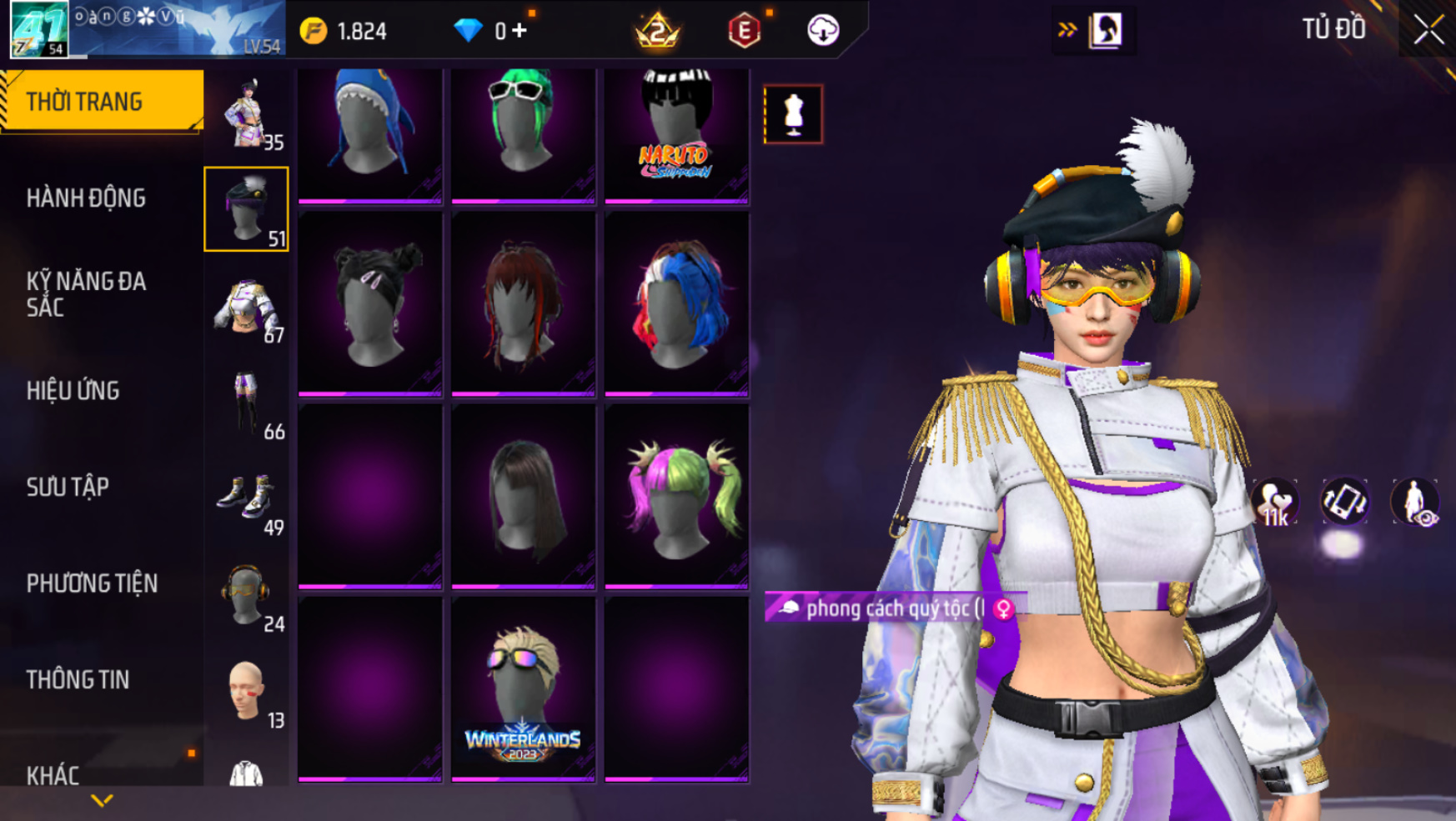
Task: Select the pink and green pigtails hairstyle
Action: (x=676, y=497)
